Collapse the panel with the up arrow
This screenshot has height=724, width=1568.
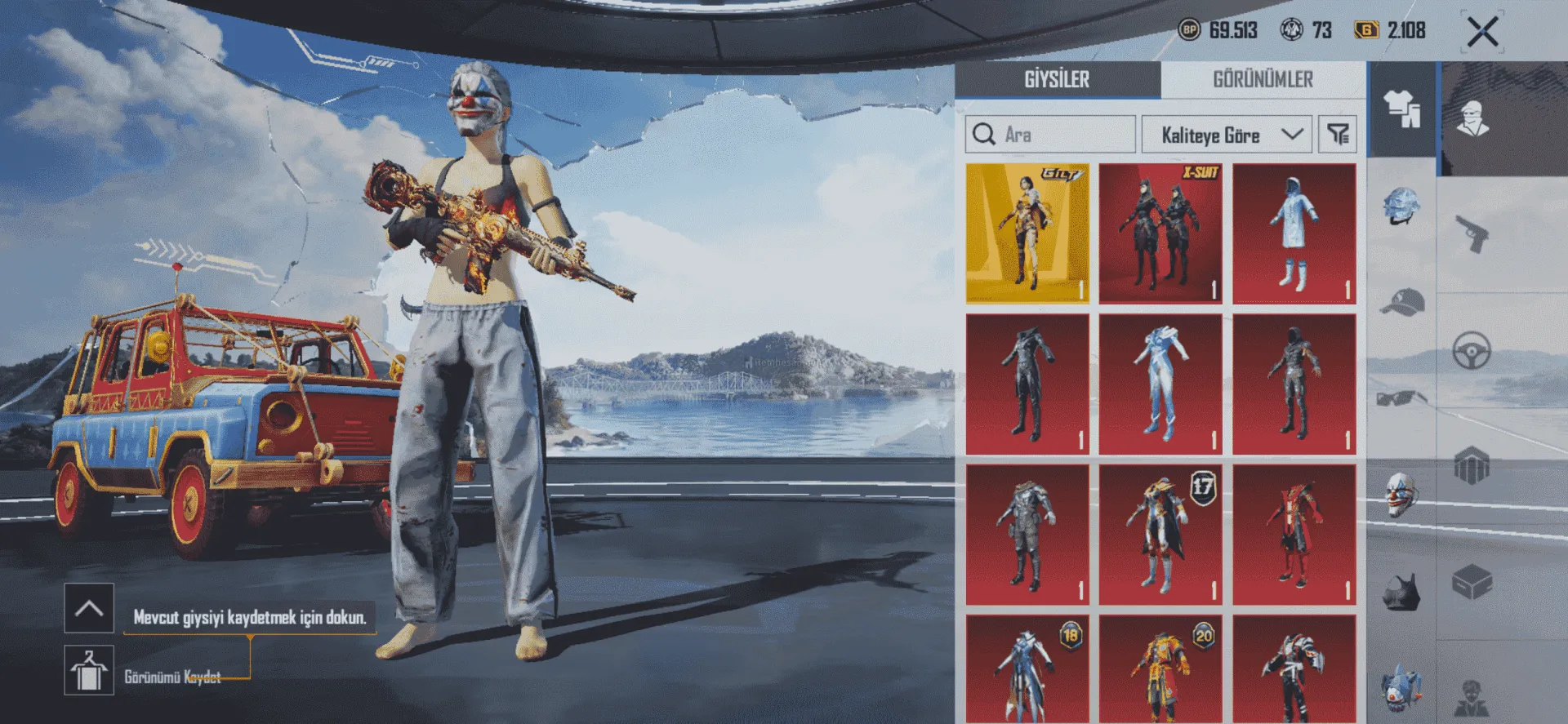click(89, 608)
